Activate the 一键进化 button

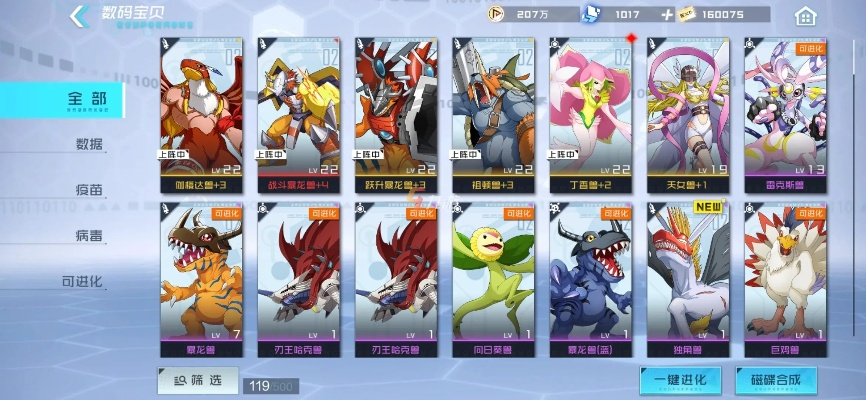pyautogui.click(x=680, y=380)
